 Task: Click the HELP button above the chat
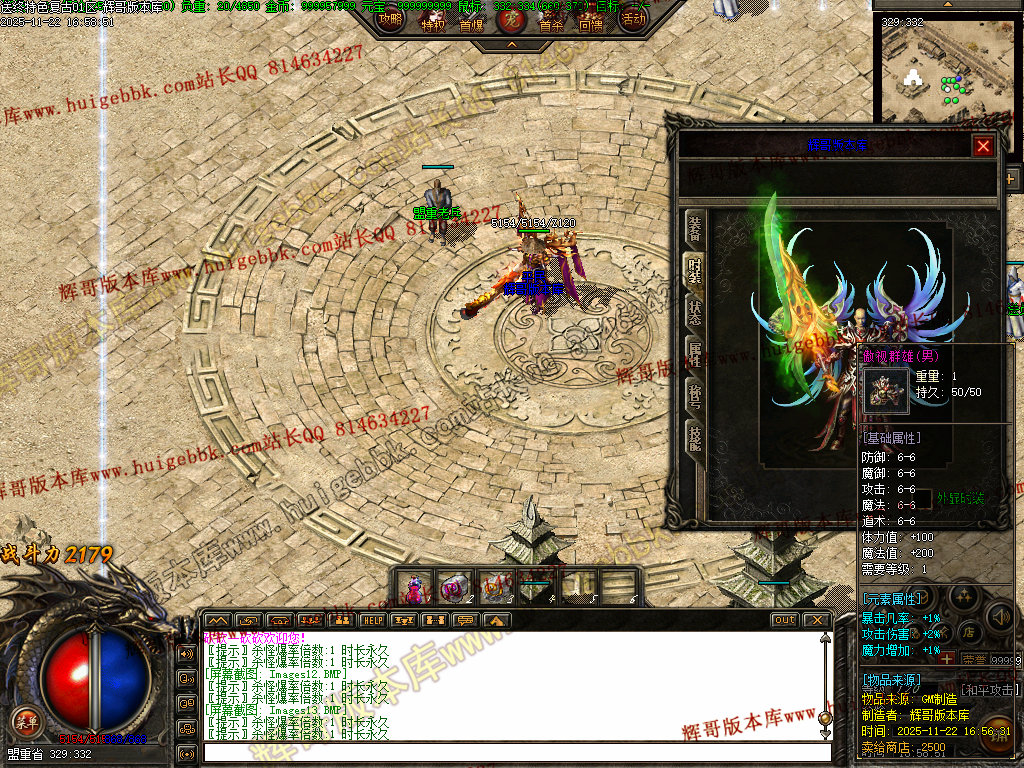[x=373, y=620]
